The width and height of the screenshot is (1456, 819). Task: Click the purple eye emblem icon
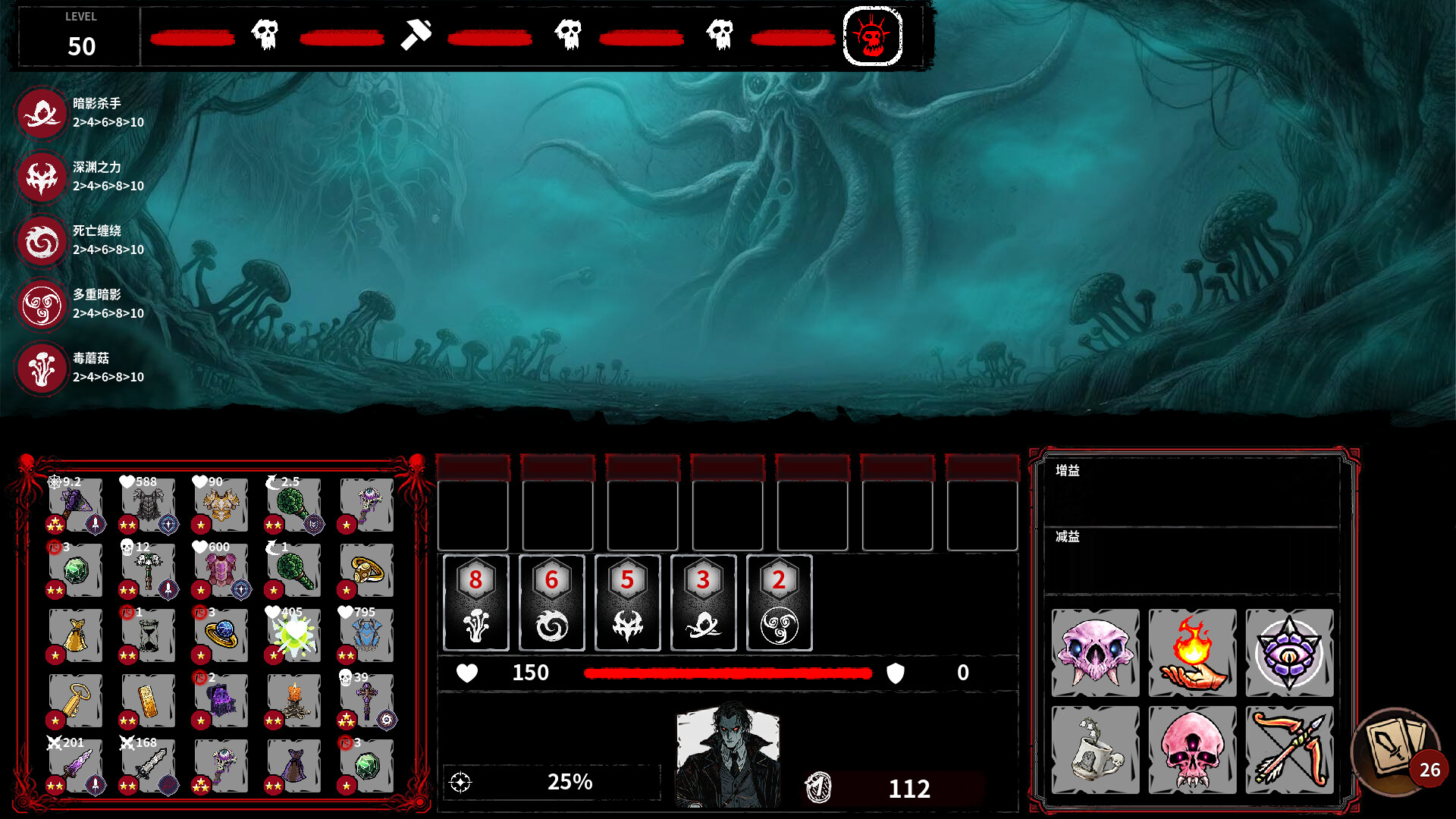1290,654
